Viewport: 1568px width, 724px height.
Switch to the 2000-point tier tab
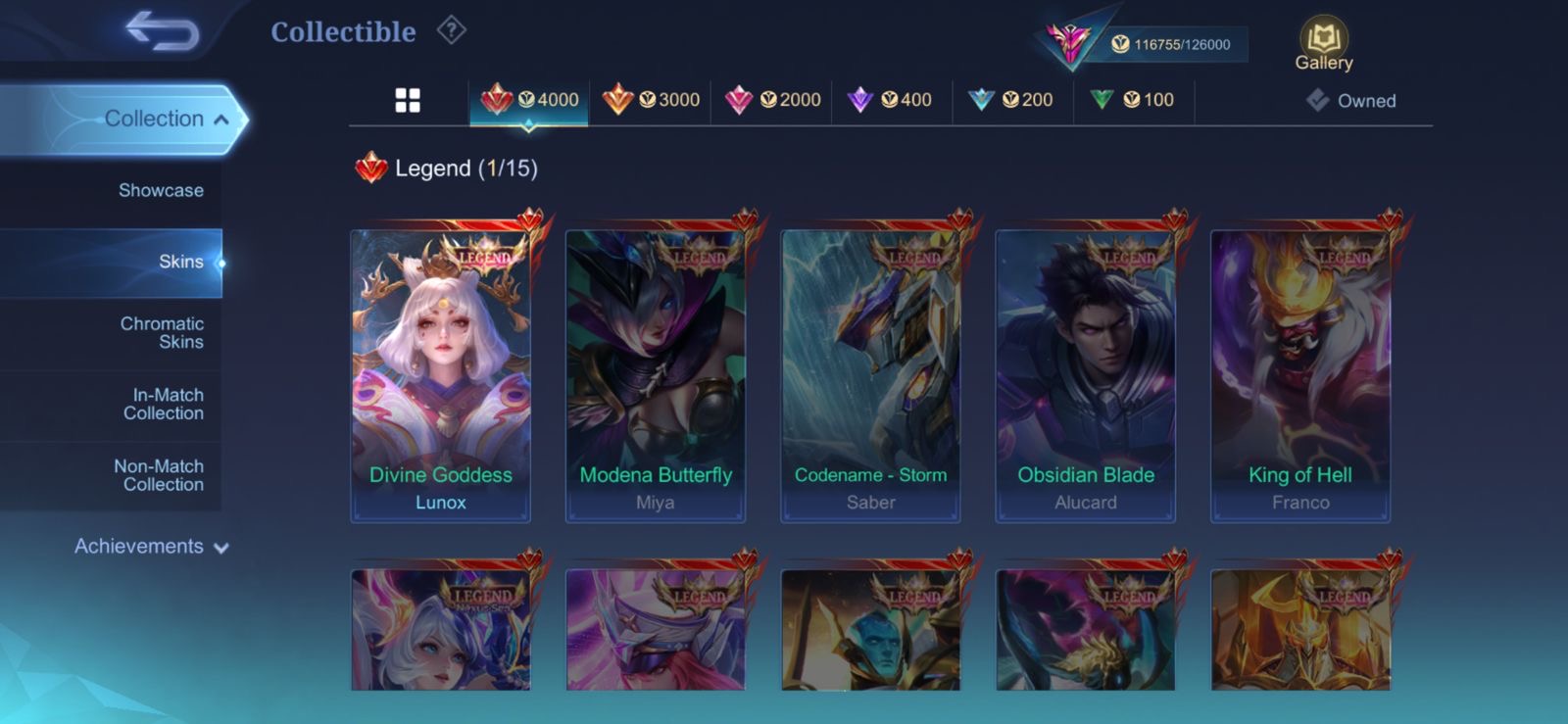tap(772, 100)
